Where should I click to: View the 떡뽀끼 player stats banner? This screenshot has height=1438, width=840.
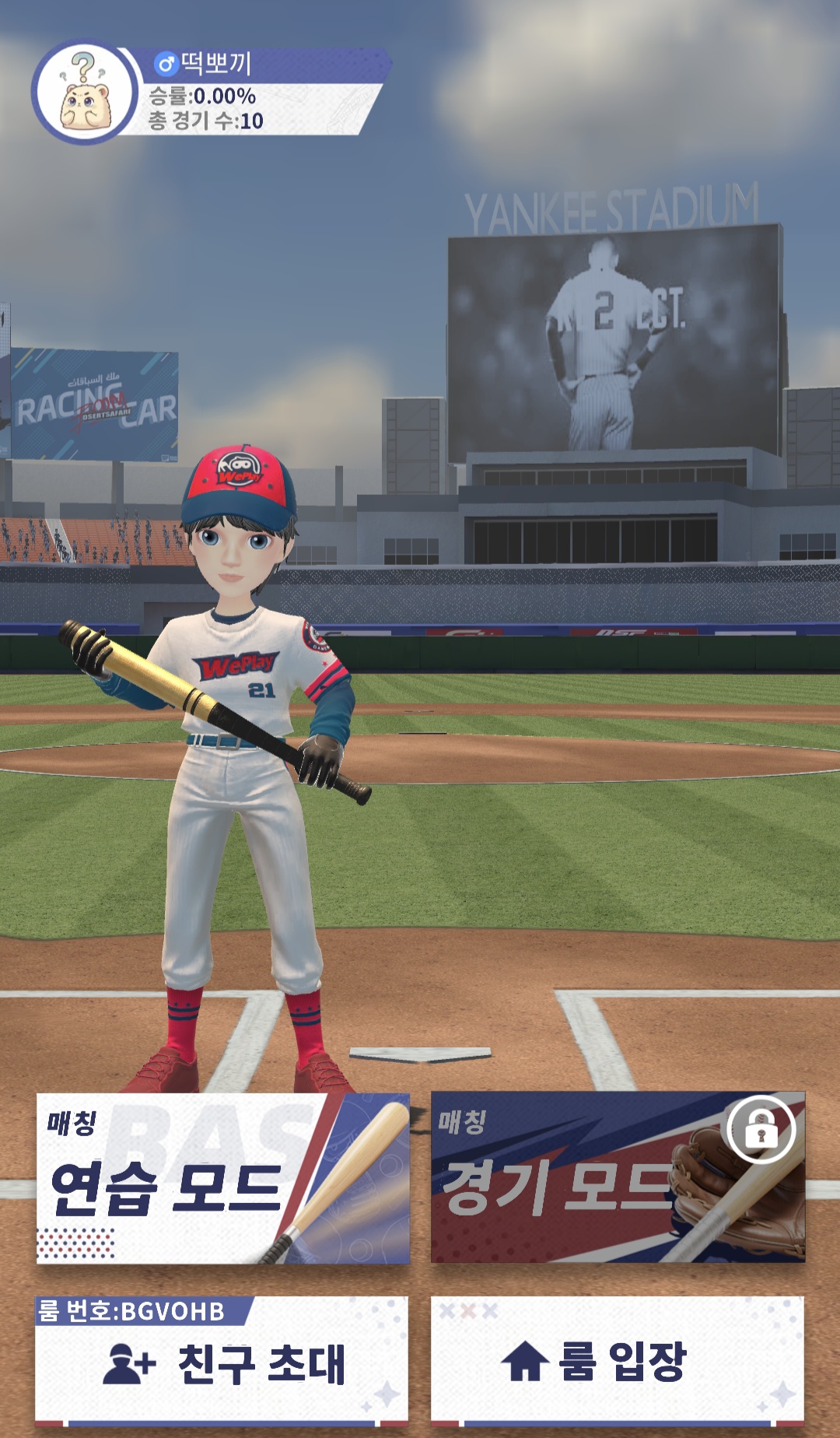[257, 93]
